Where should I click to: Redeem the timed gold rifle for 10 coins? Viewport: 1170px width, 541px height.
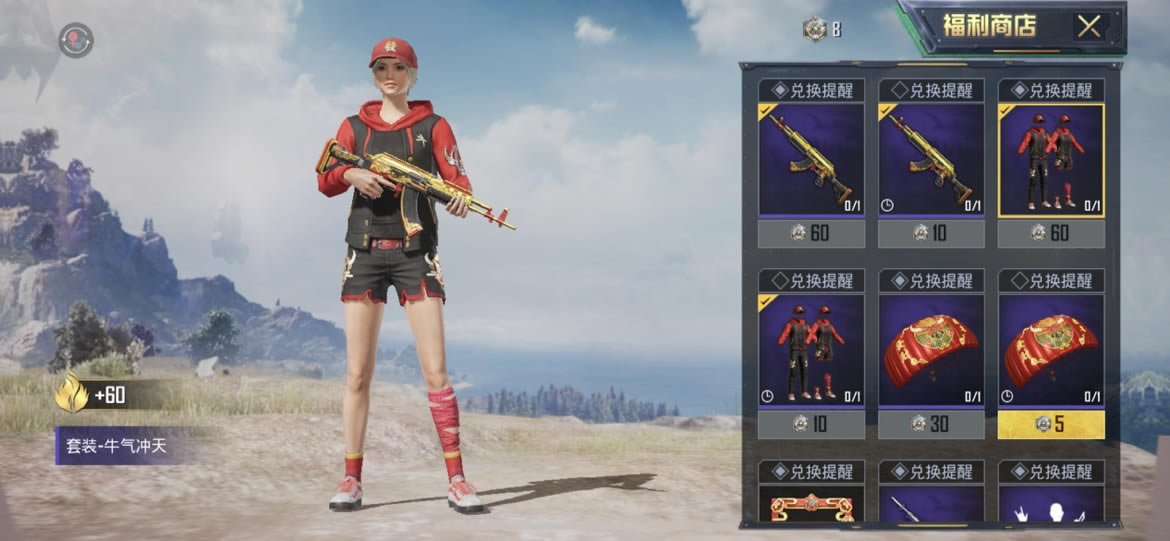(931, 234)
